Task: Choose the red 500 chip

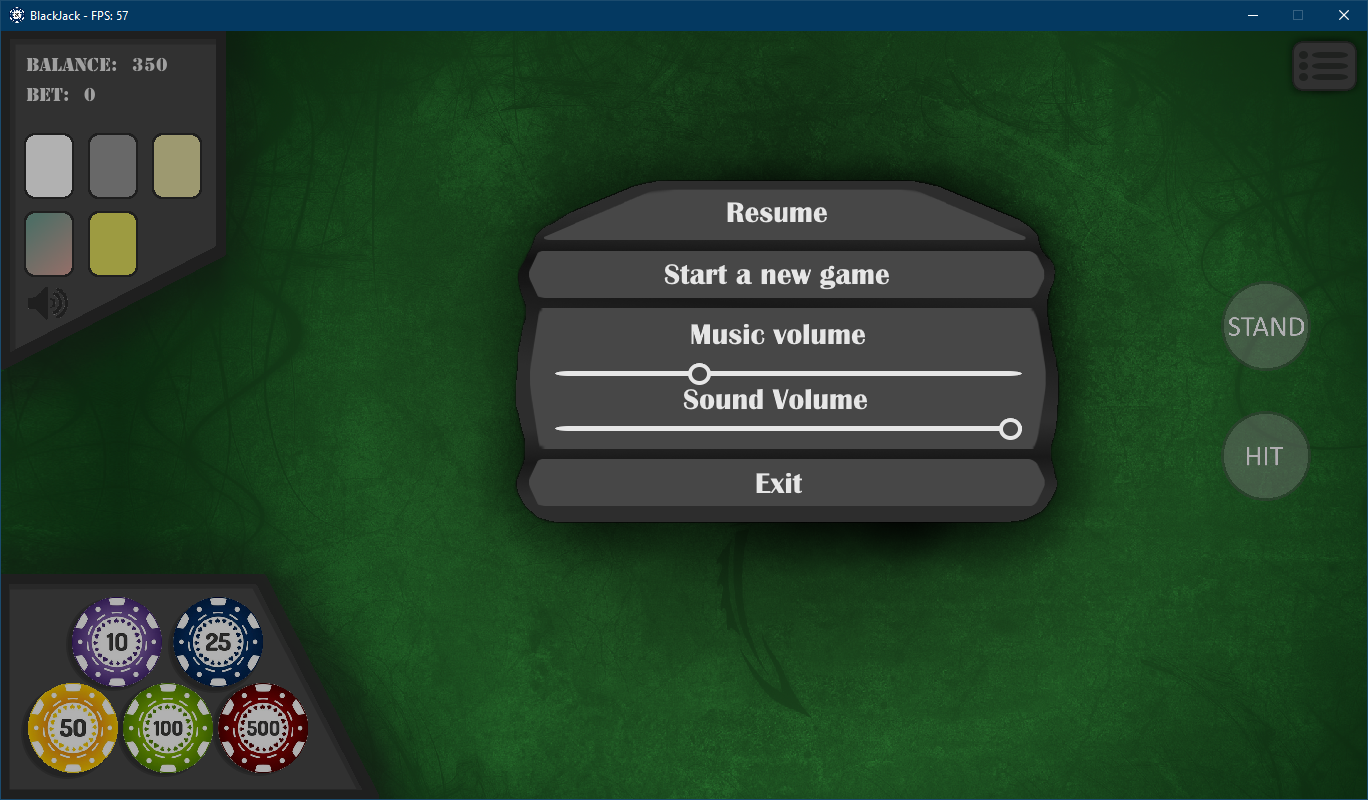Action: [x=262, y=728]
